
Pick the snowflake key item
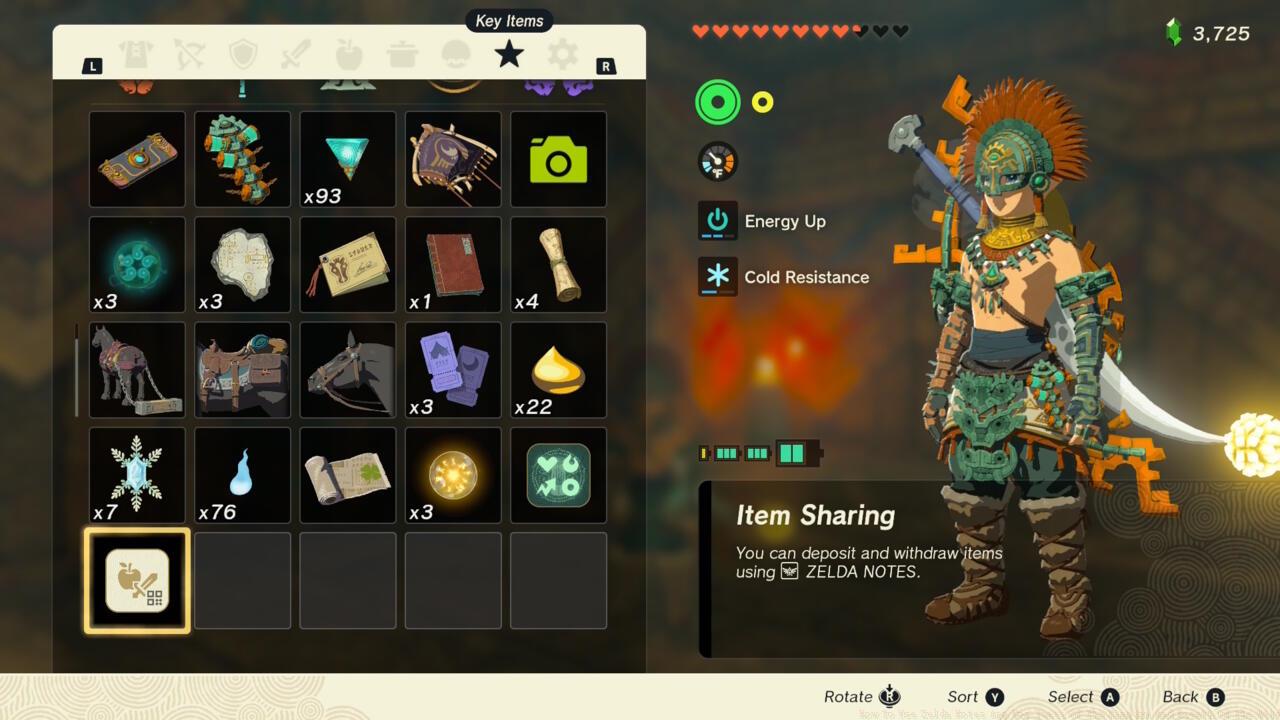pyautogui.click(x=137, y=475)
